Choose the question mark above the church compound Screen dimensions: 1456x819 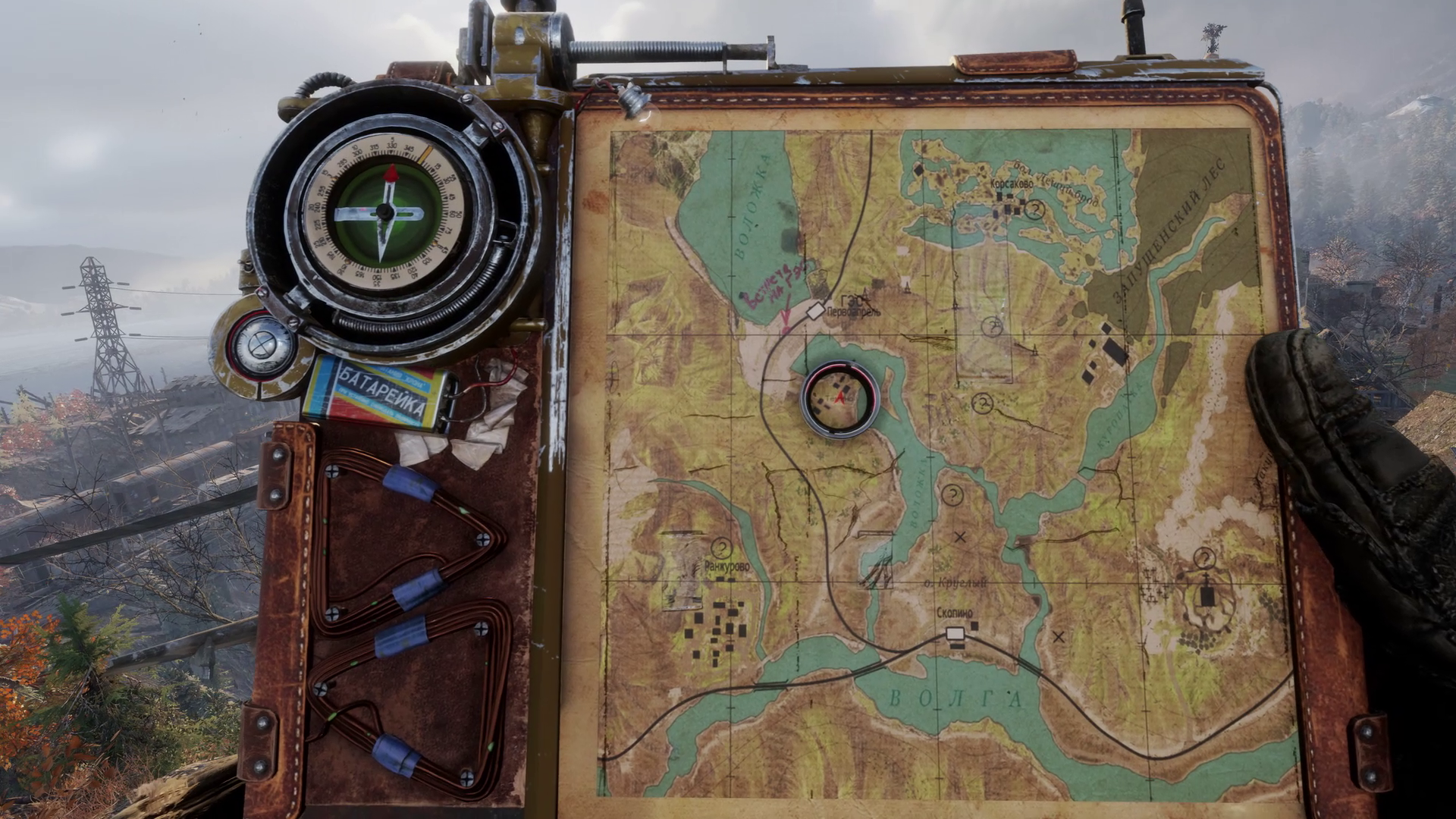(x=1204, y=558)
